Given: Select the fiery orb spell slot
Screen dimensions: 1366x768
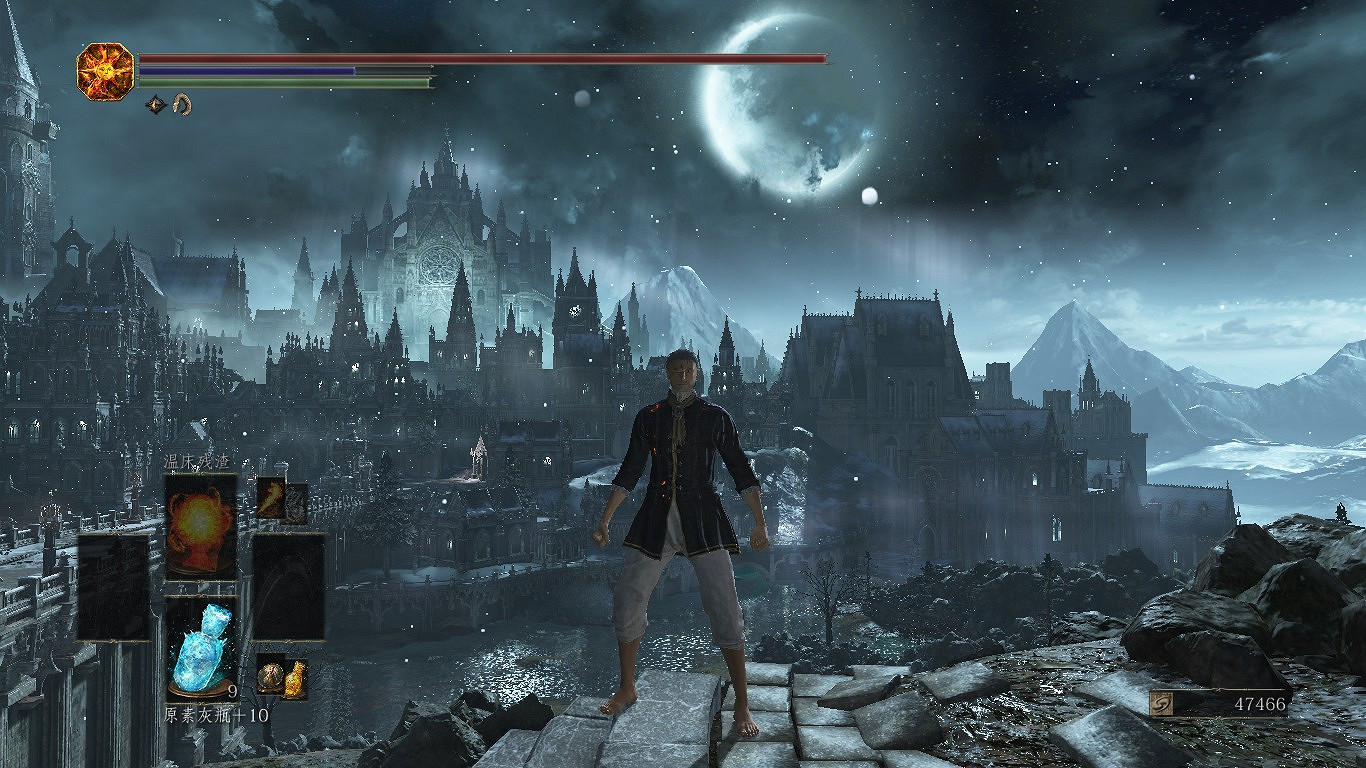Looking at the screenshot, I should click(200, 526).
